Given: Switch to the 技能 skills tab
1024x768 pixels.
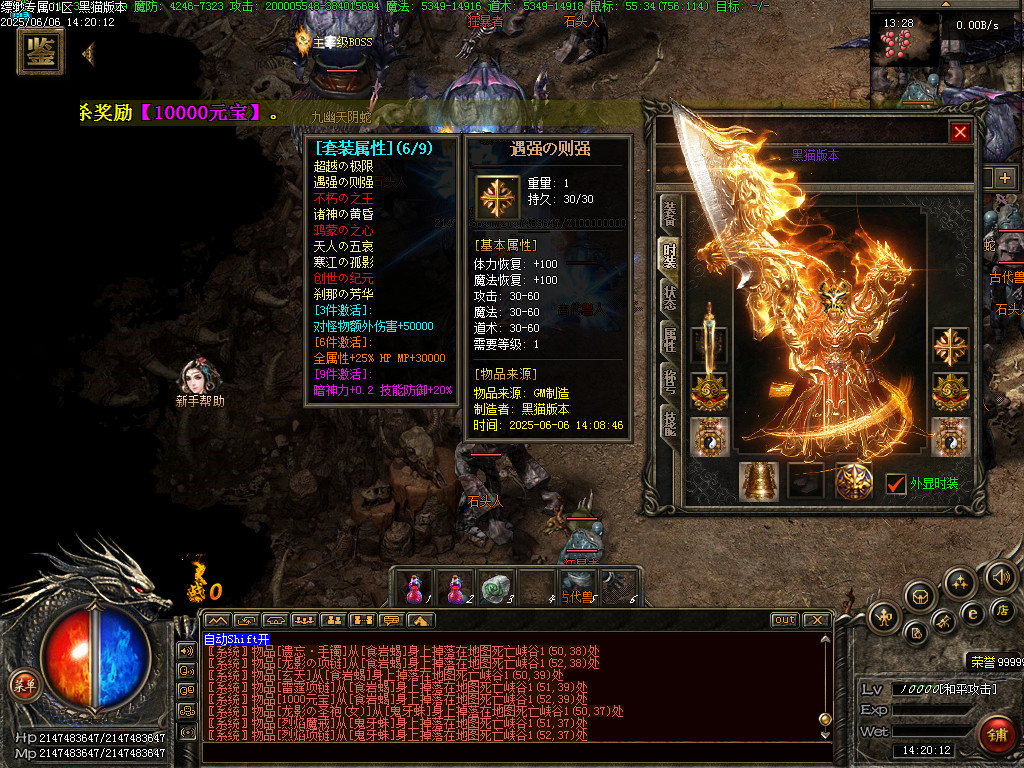Looking at the screenshot, I should 669,424.
